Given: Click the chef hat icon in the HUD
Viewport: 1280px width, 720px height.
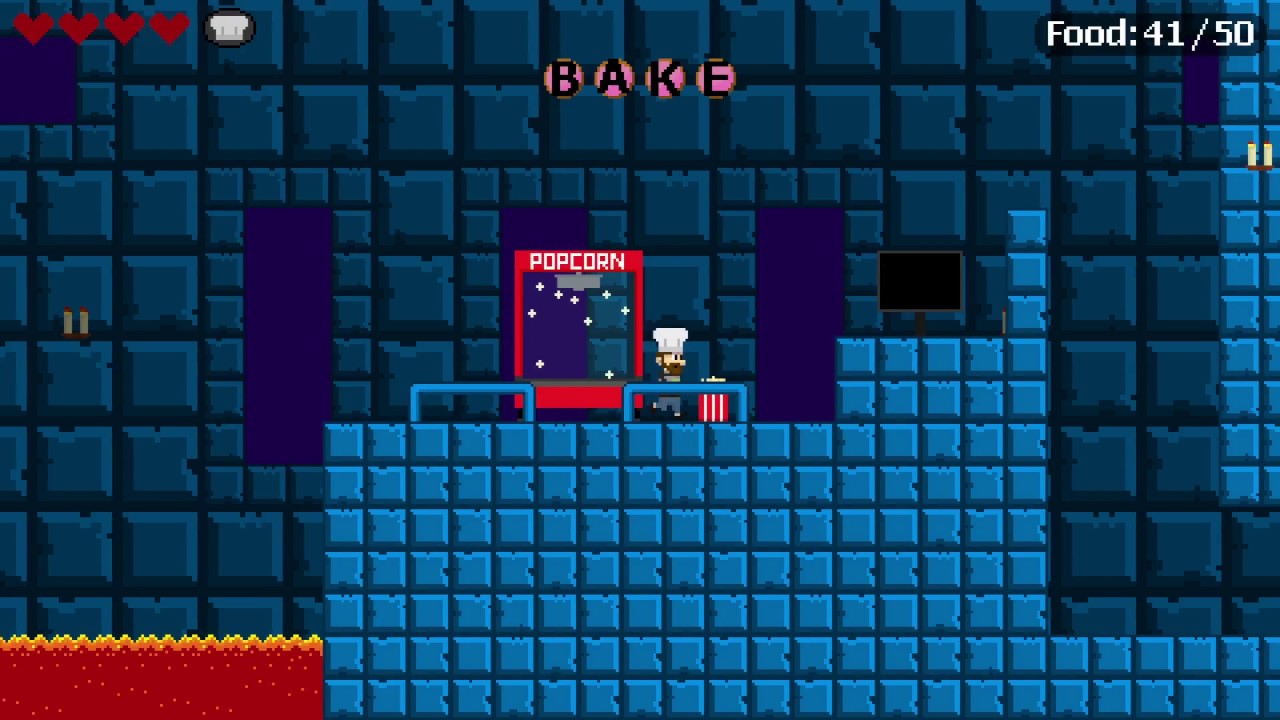Looking at the screenshot, I should pos(229,27).
